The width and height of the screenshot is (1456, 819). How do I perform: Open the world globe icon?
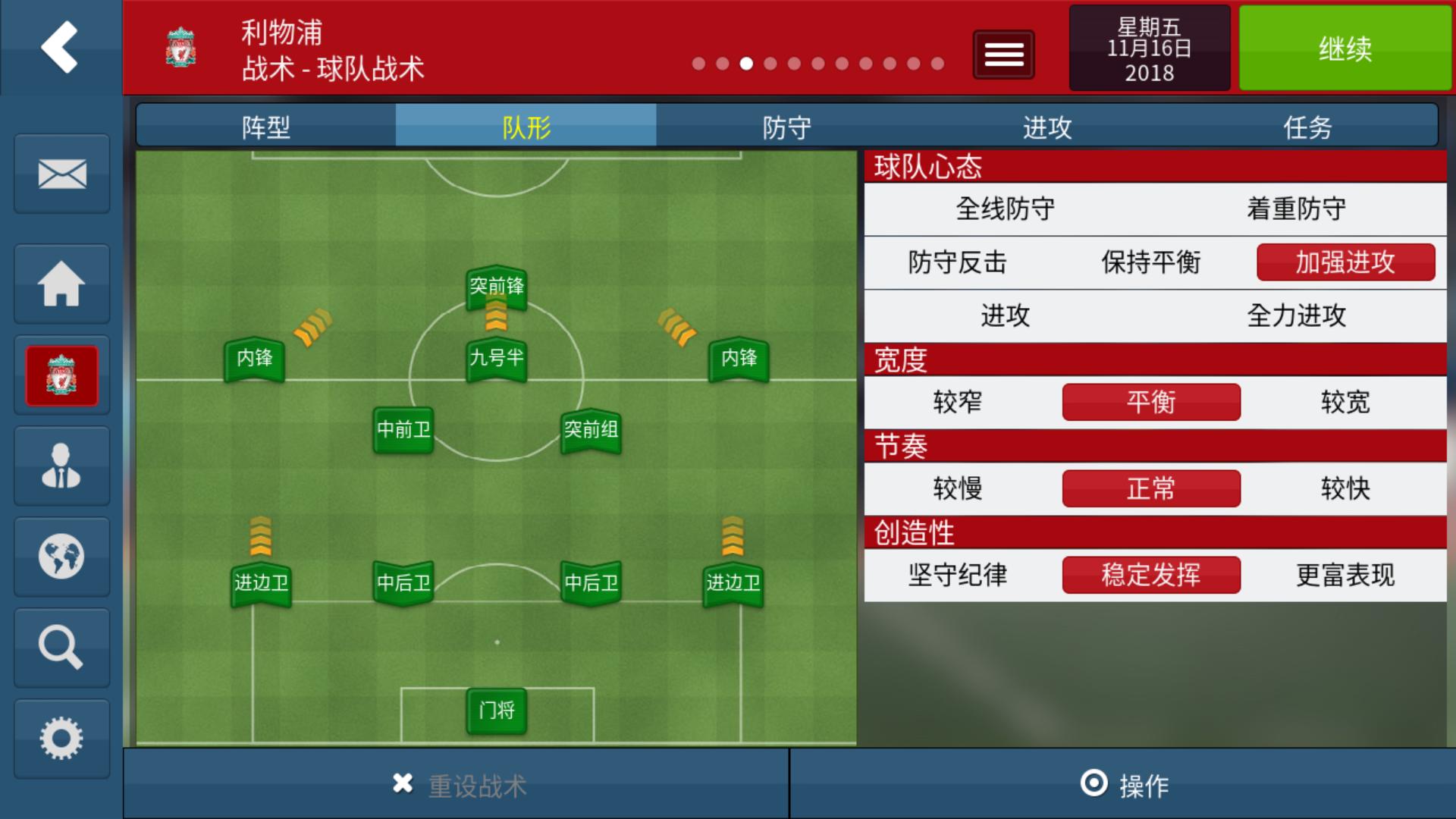pos(61,557)
